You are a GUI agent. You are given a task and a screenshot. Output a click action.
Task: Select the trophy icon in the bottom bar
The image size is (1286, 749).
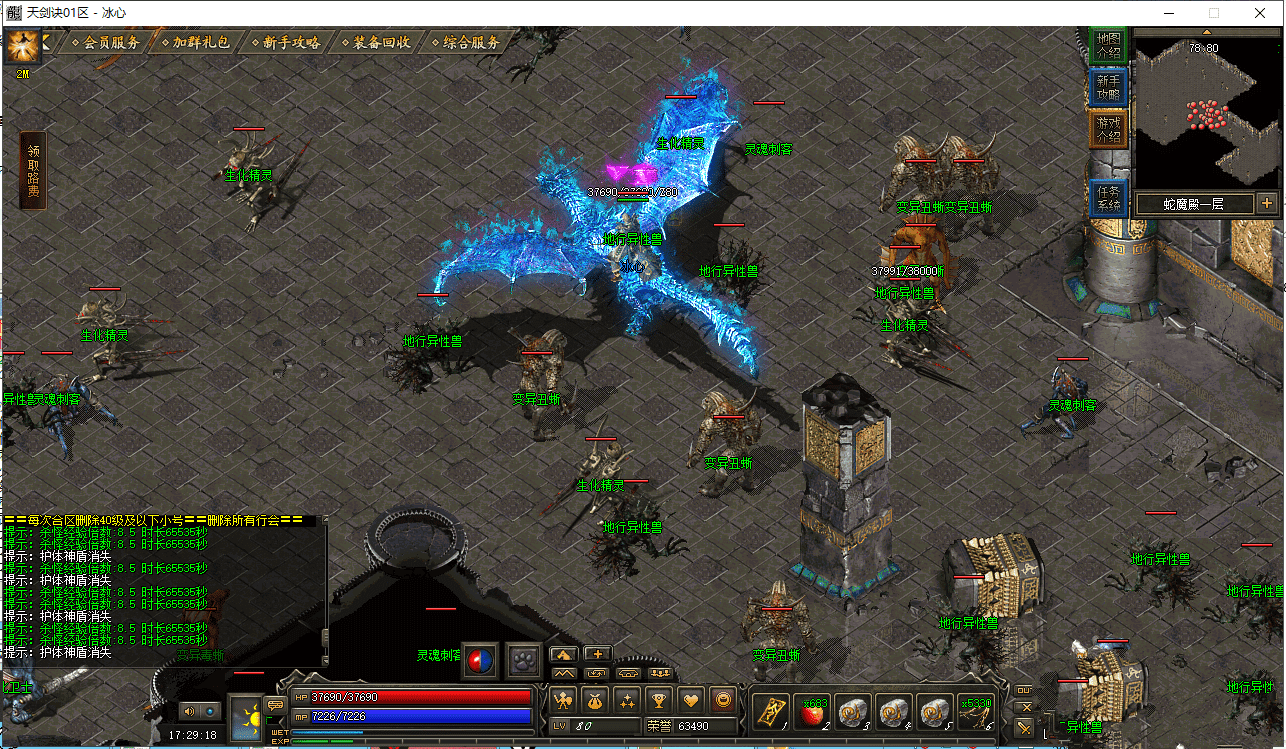pos(658,700)
